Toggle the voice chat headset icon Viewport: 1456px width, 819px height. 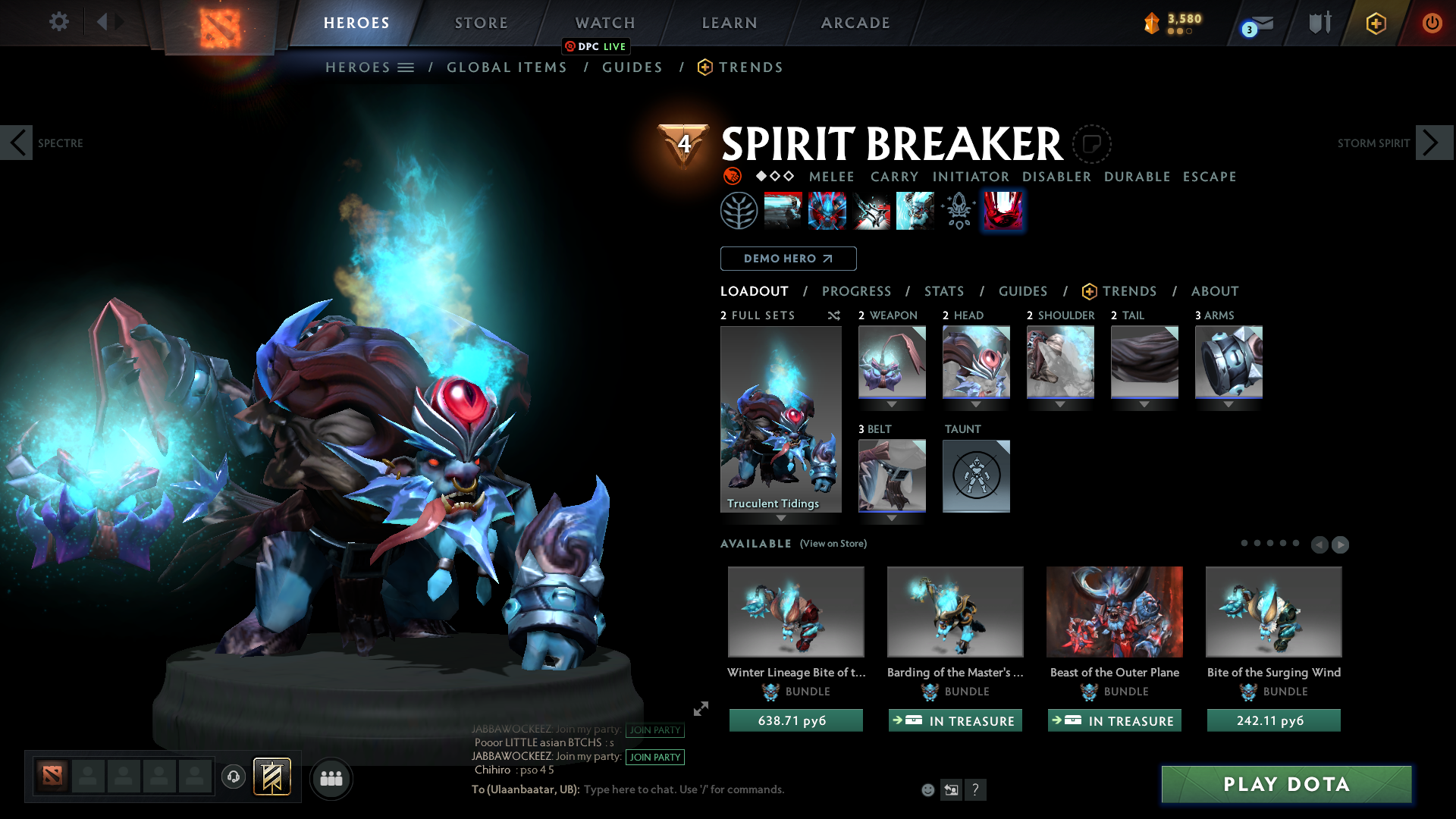tap(233, 777)
